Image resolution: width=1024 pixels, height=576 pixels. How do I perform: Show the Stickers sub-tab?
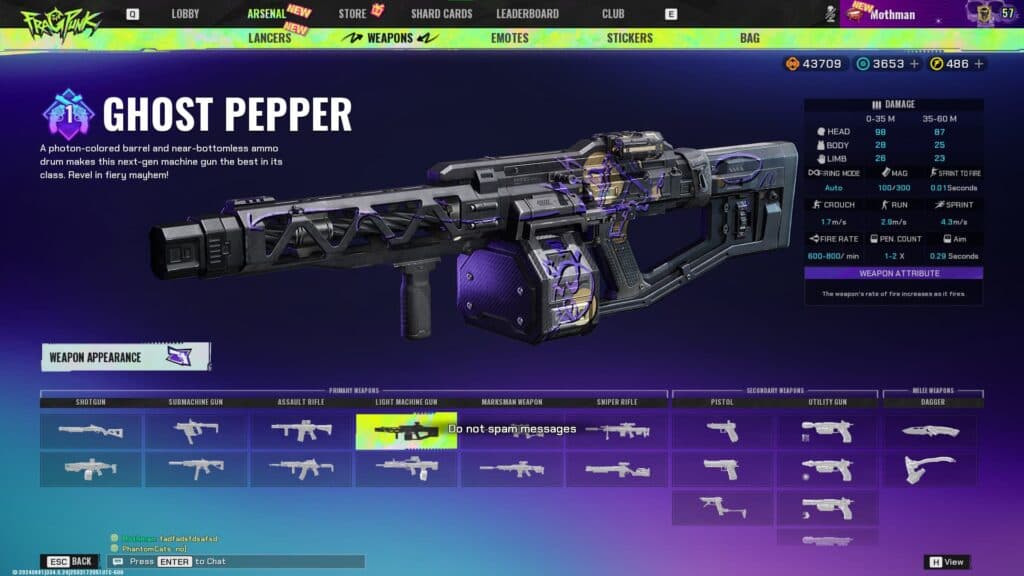pos(629,38)
